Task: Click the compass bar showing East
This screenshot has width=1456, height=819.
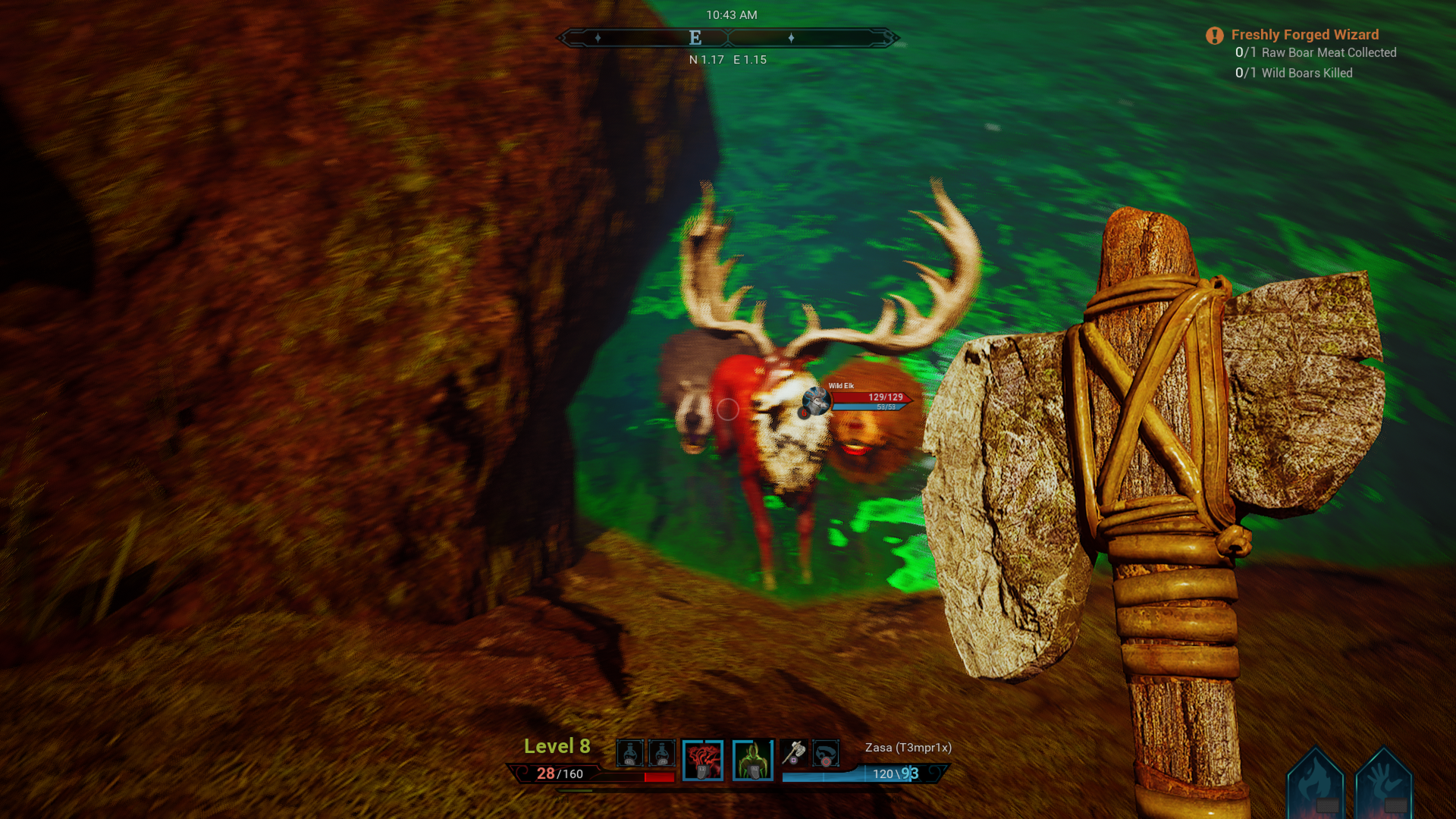Action: pos(728,38)
